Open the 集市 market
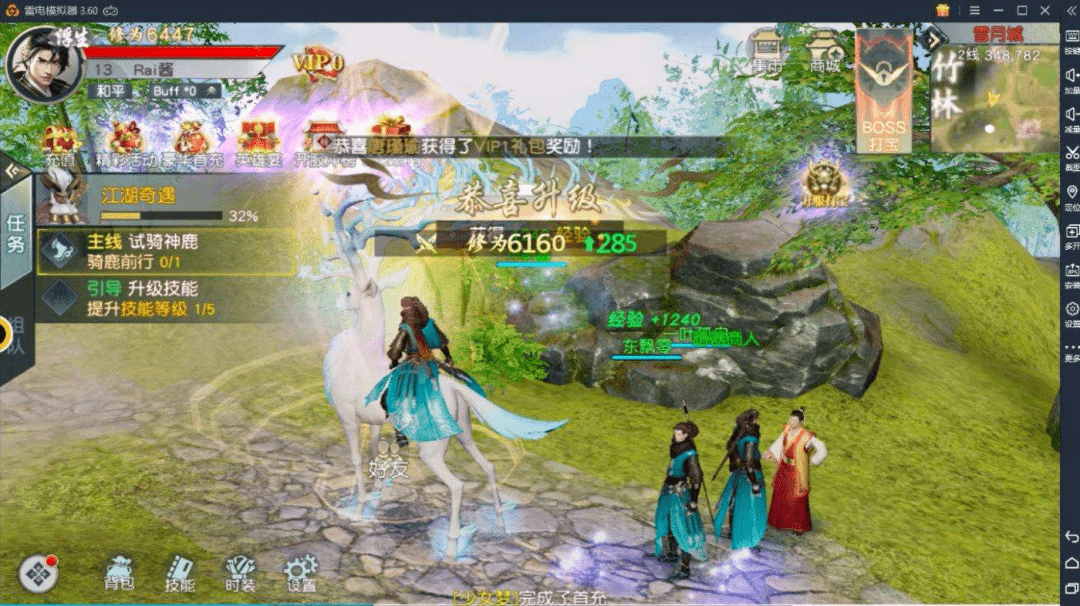1080x606 pixels. (767, 52)
